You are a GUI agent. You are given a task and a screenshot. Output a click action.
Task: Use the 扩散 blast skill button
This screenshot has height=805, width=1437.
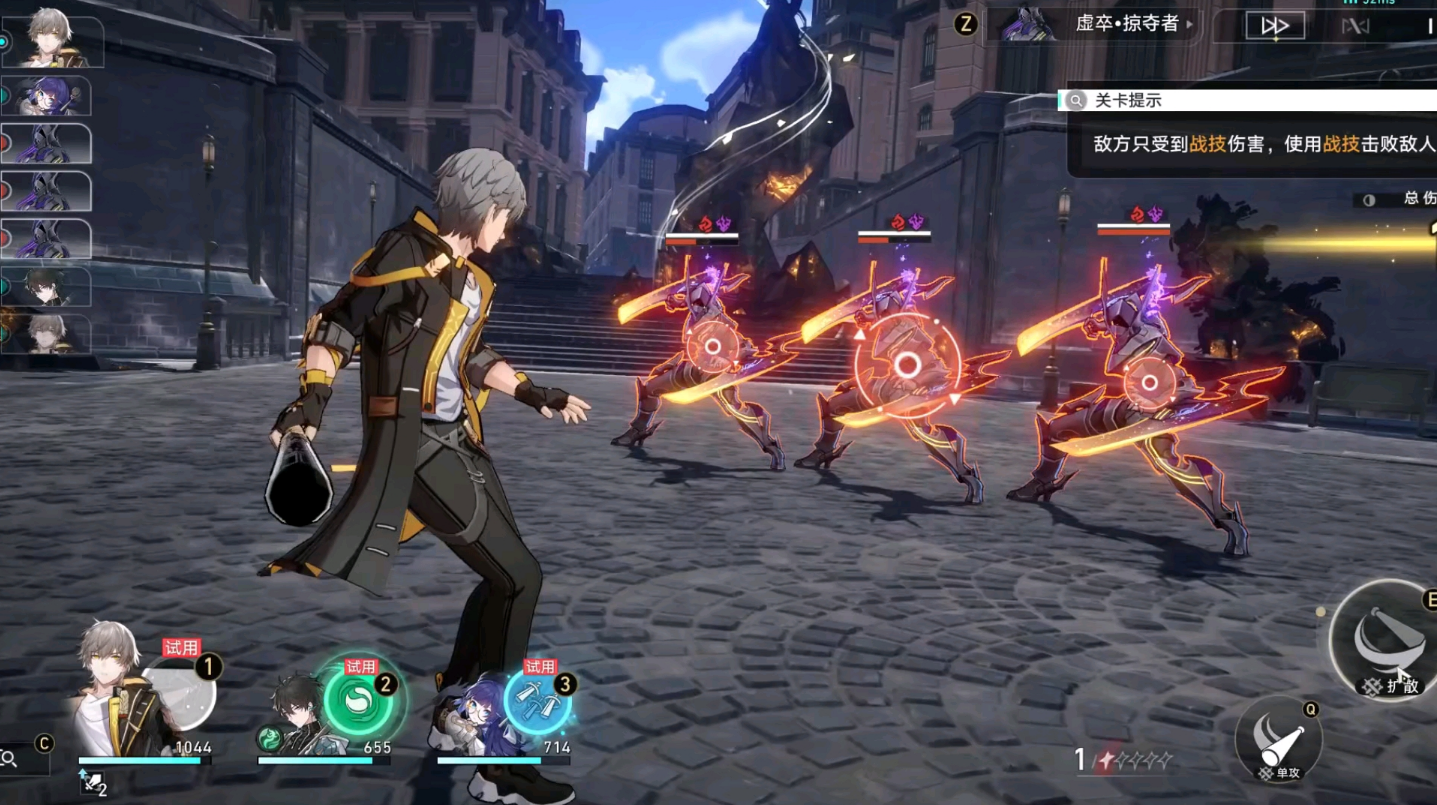pyautogui.click(x=1390, y=640)
